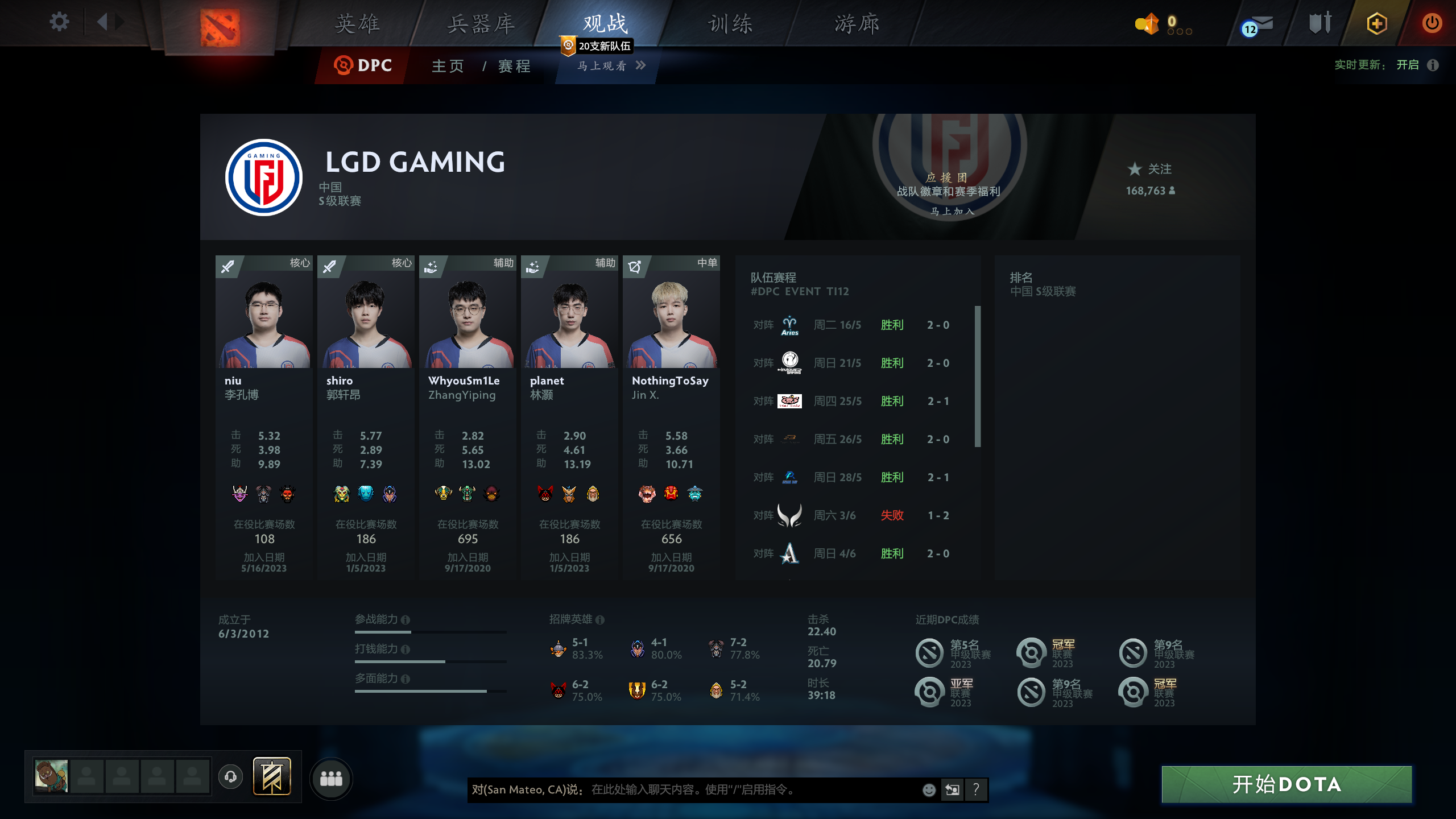Open the settings gear icon

tap(59, 22)
